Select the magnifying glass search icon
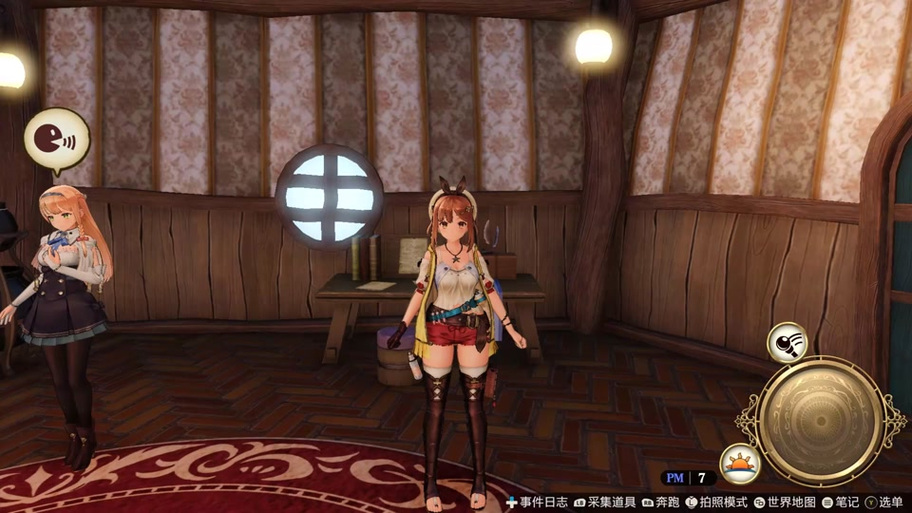912x513 pixels. pos(787,342)
